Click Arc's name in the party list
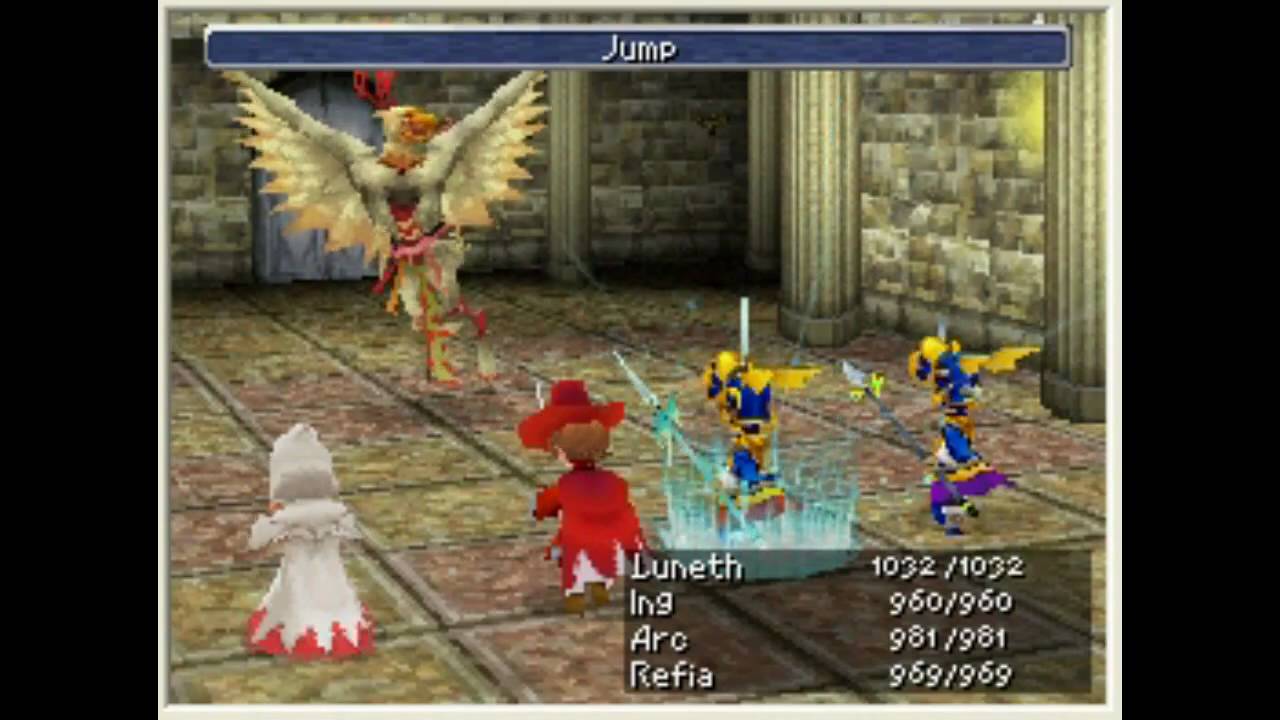Viewport: 1280px width, 720px height. [658, 639]
